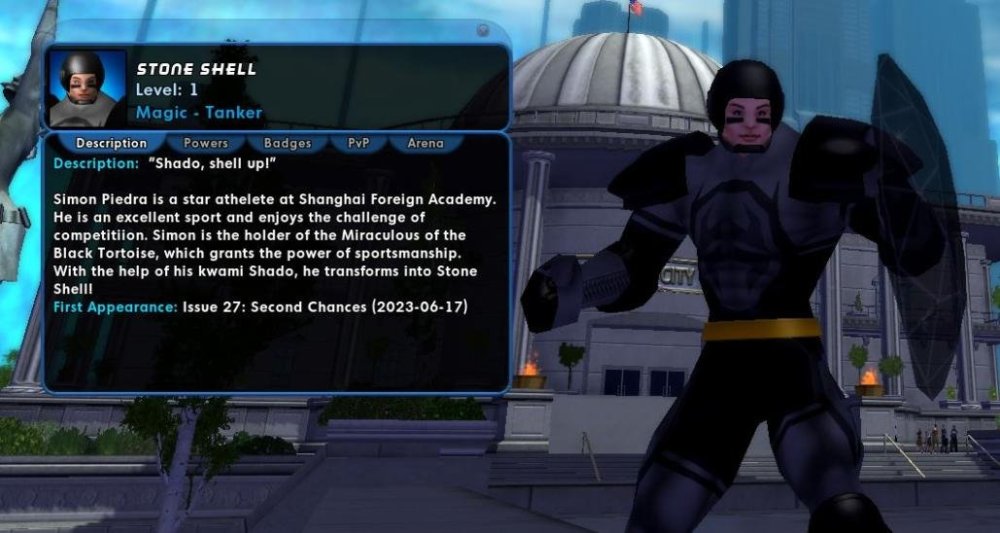The height and width of the screenshot is (533, 1000).
Task: Click Stone Shell's character portrait
Action: pos(87,88)
